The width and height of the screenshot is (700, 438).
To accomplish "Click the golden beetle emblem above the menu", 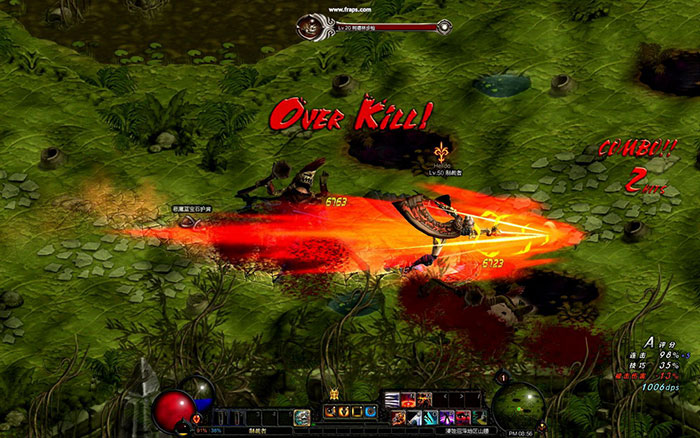I will 335,394.
